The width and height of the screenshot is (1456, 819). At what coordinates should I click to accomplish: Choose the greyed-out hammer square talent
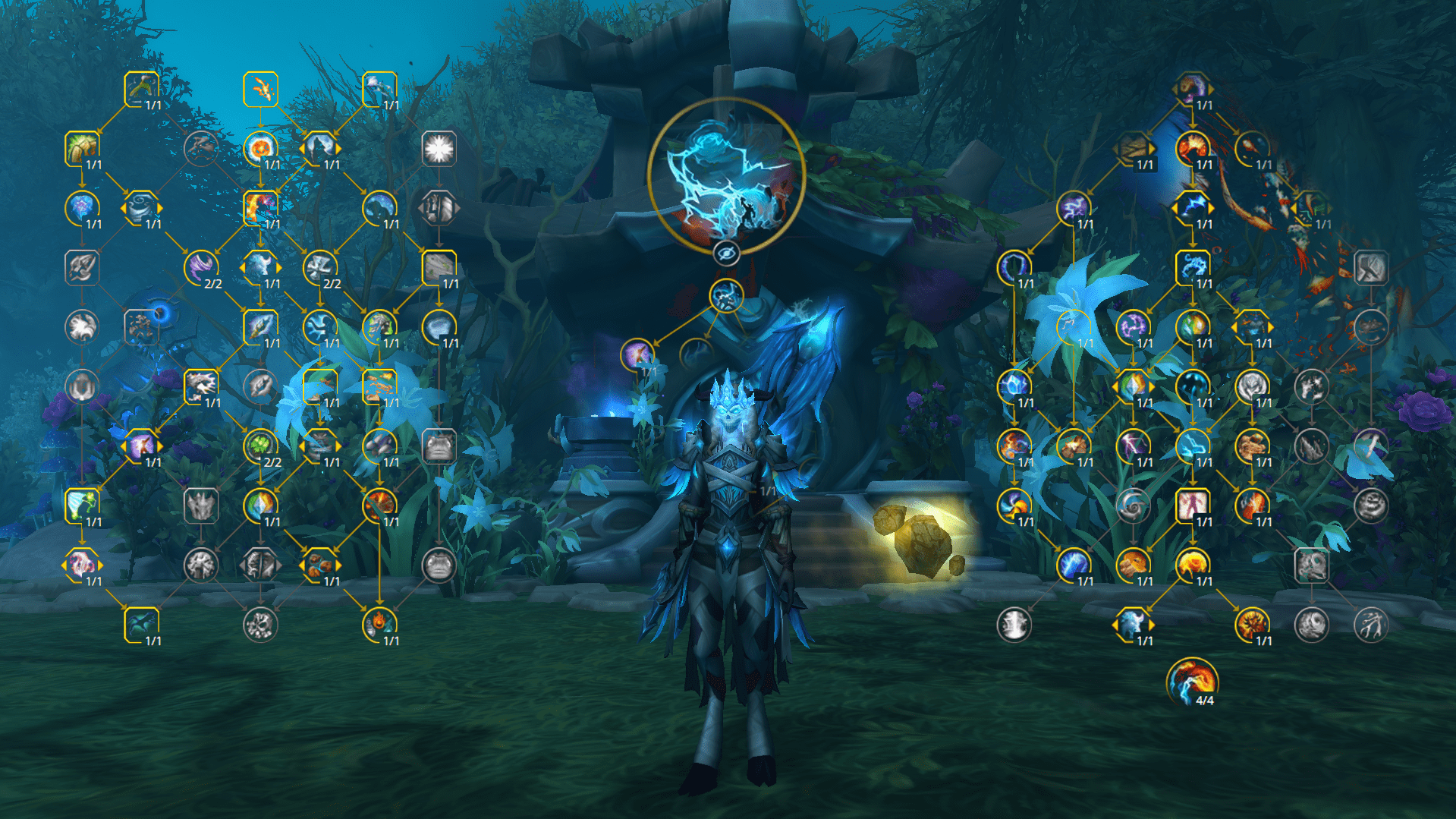[1370, 267]
